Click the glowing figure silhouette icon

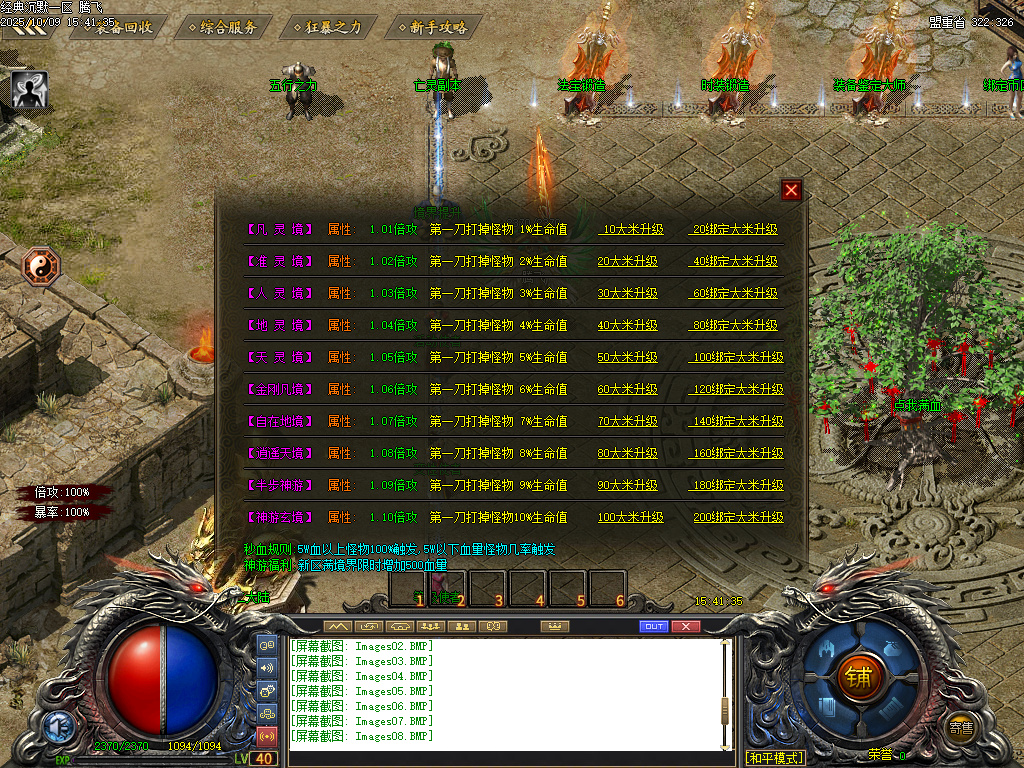pos(30,90)
